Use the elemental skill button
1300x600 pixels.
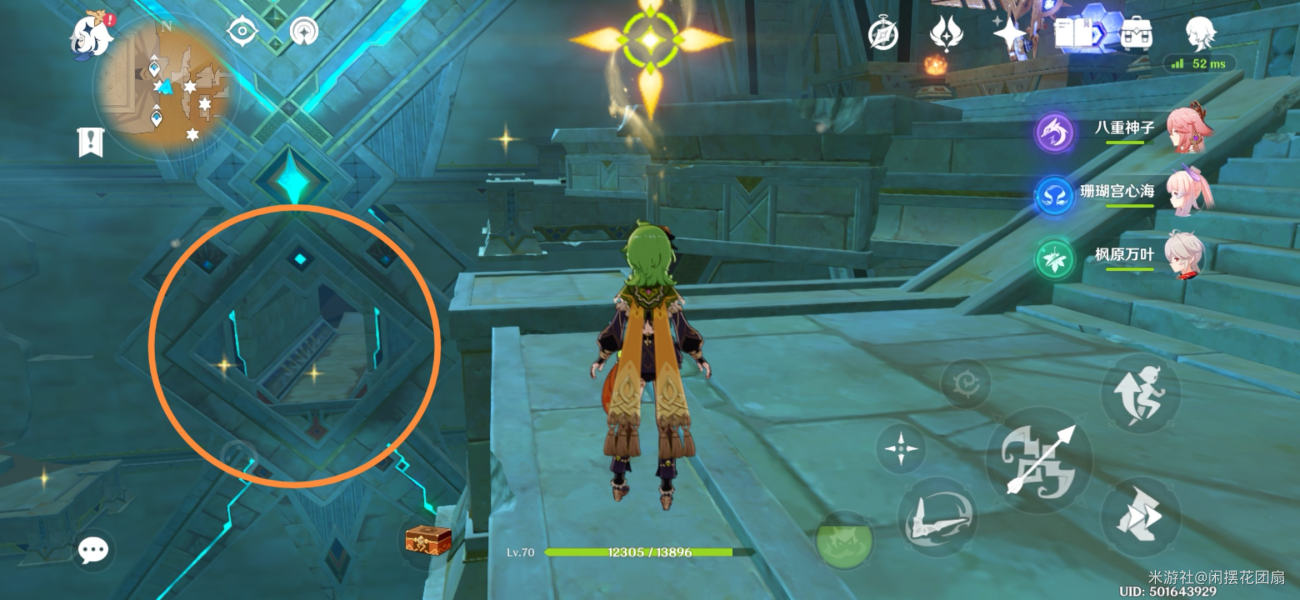[x=936, y=517]
